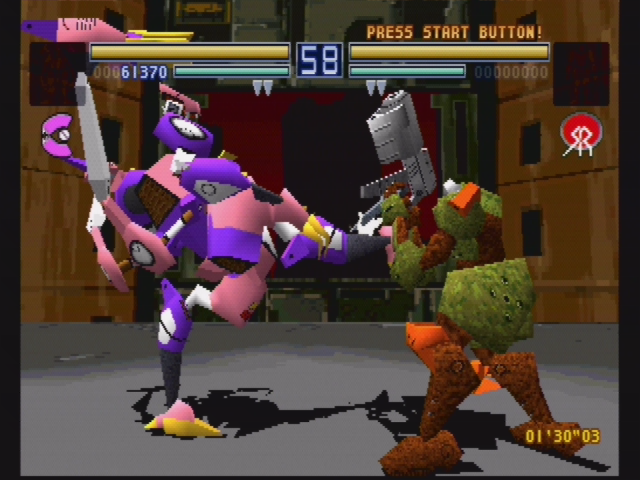Select the pink robot portrait icon
The image size is (640, 480).
coord(84,30)
